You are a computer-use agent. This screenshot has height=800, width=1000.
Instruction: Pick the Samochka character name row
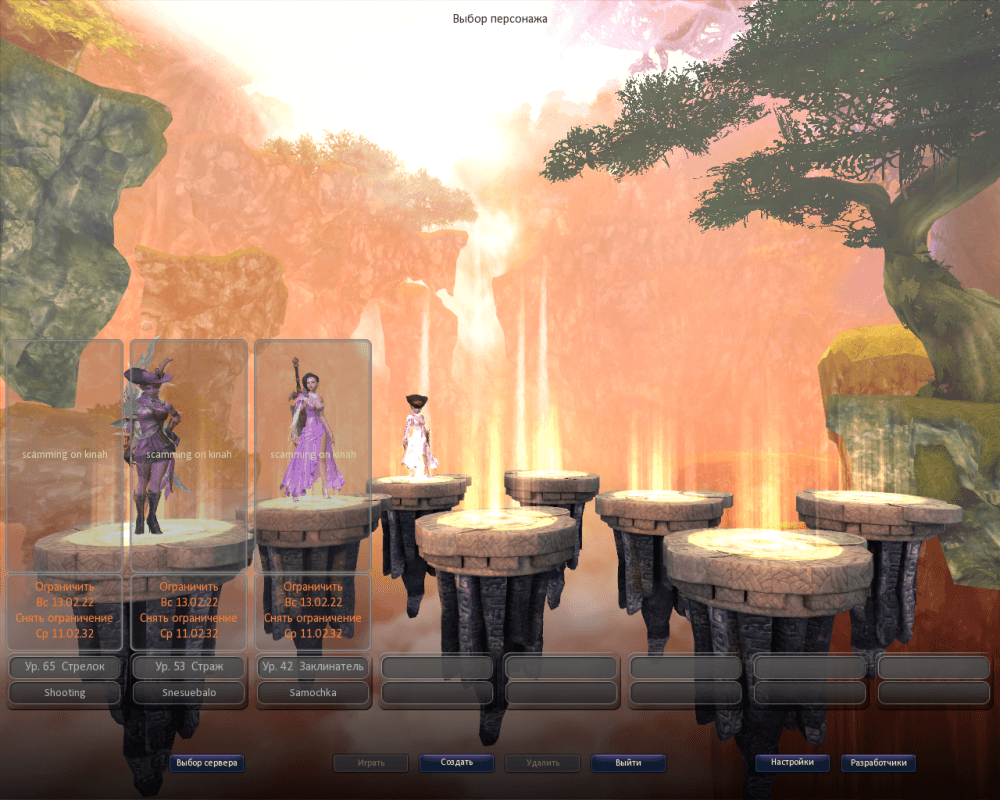[313, 692]
